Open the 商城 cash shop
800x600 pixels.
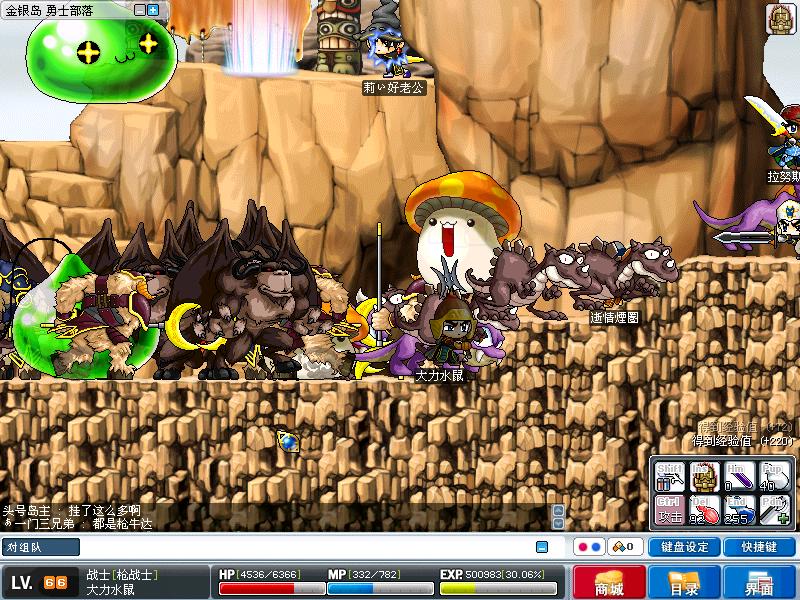[609, 583]
